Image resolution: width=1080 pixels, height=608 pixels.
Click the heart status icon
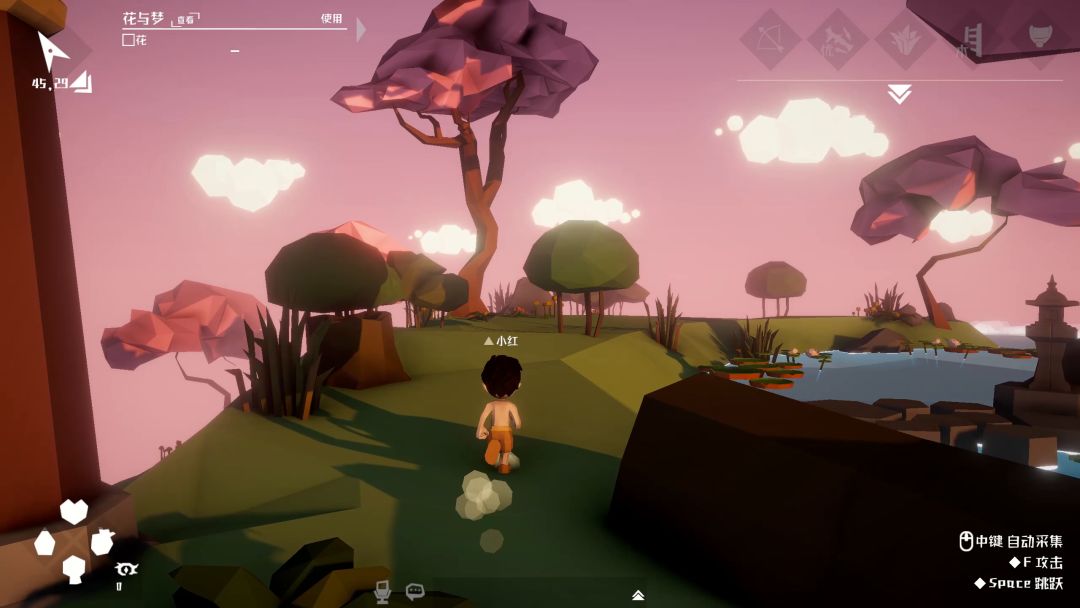74,511
